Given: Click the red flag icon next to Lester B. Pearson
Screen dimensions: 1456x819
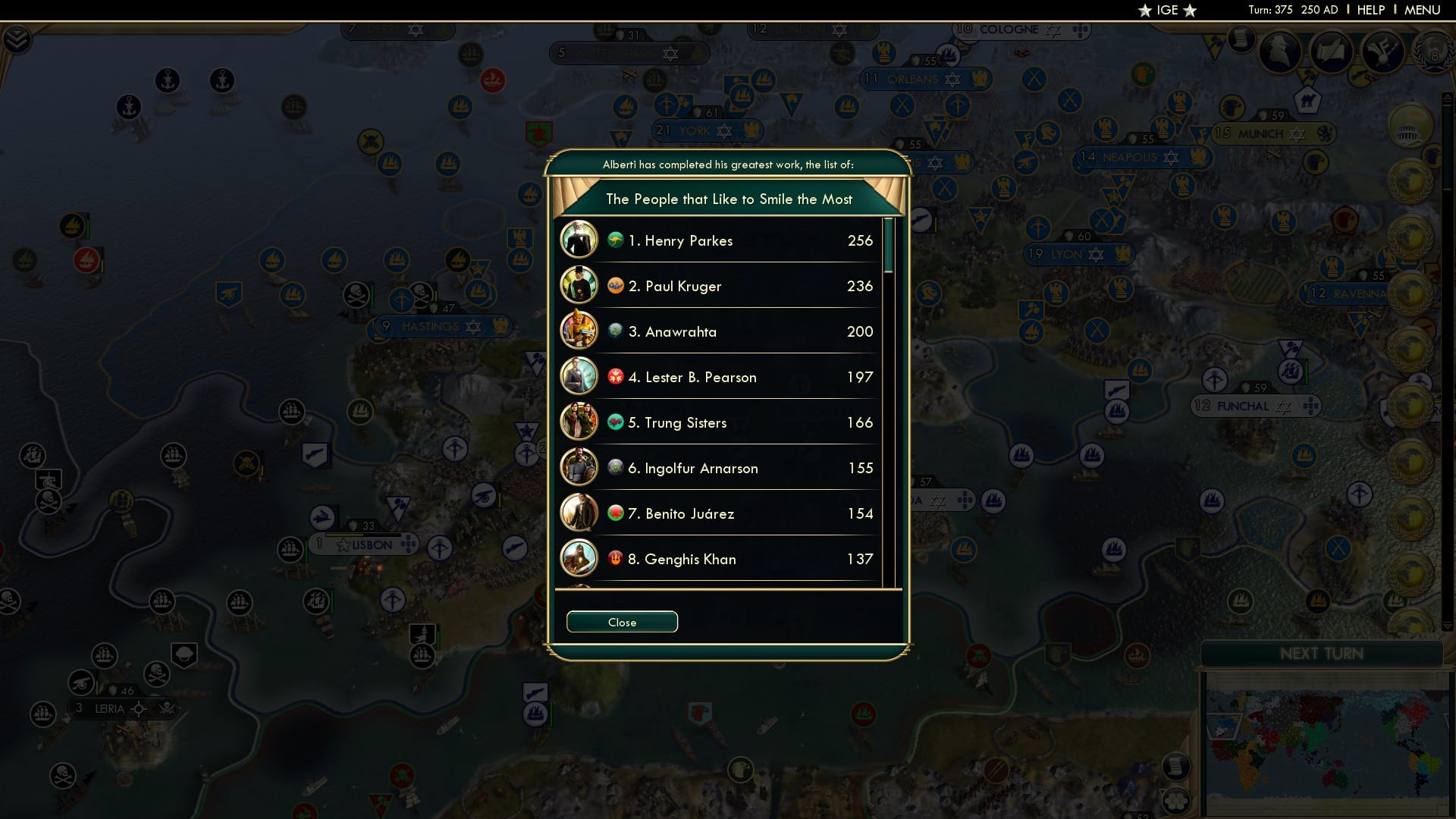Looking at the screenshot, I should [x=615, y=377].
